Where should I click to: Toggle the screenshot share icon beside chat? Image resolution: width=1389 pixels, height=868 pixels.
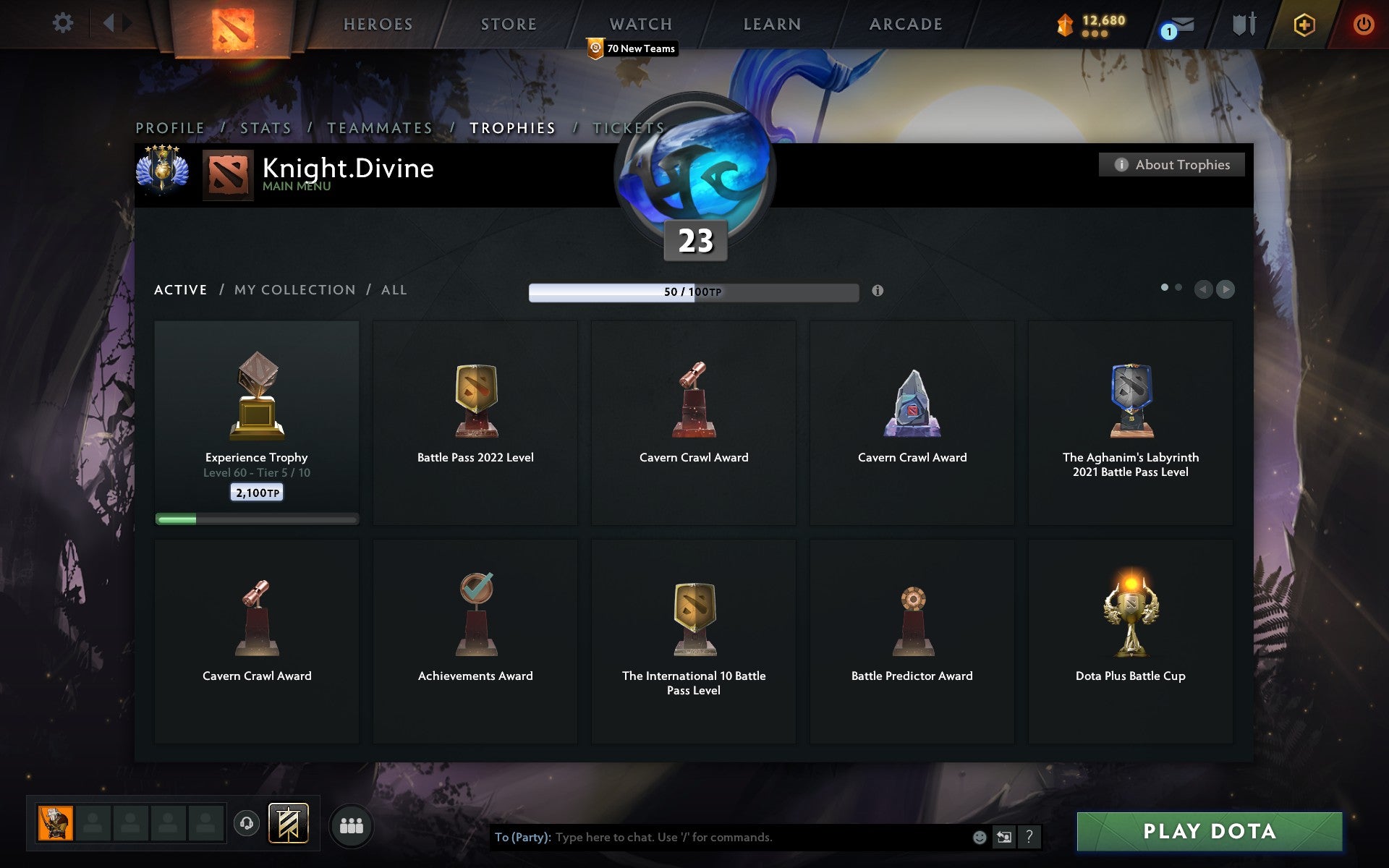[x=1004, y=838]
